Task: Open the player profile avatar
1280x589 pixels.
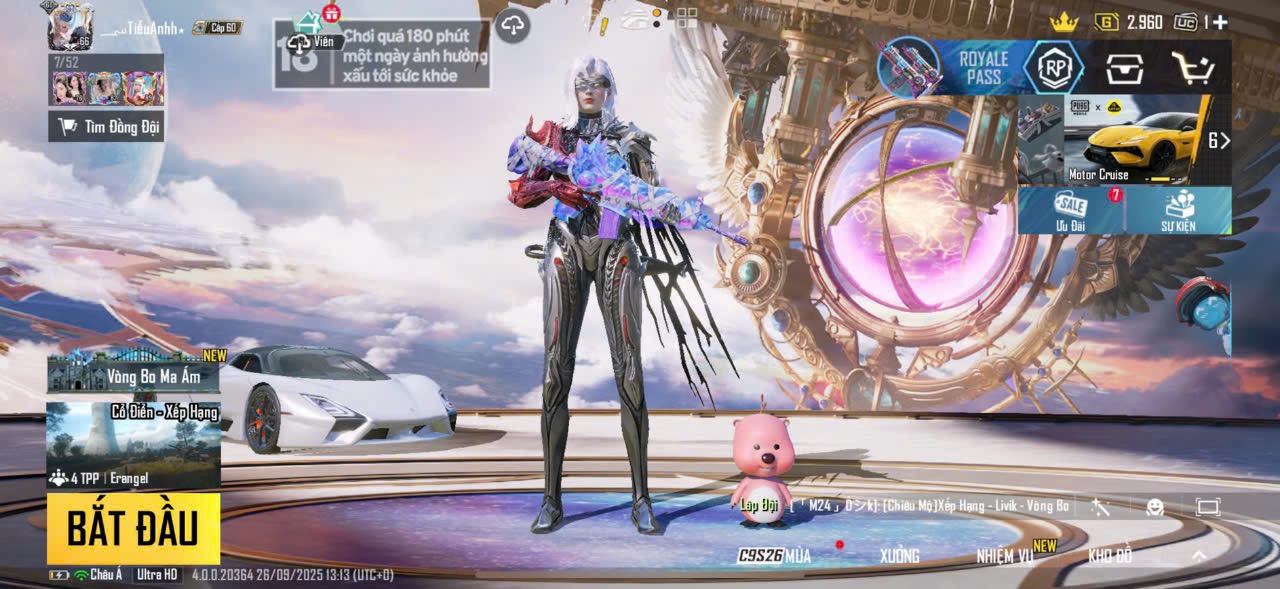Action: (x=70, y=26)
